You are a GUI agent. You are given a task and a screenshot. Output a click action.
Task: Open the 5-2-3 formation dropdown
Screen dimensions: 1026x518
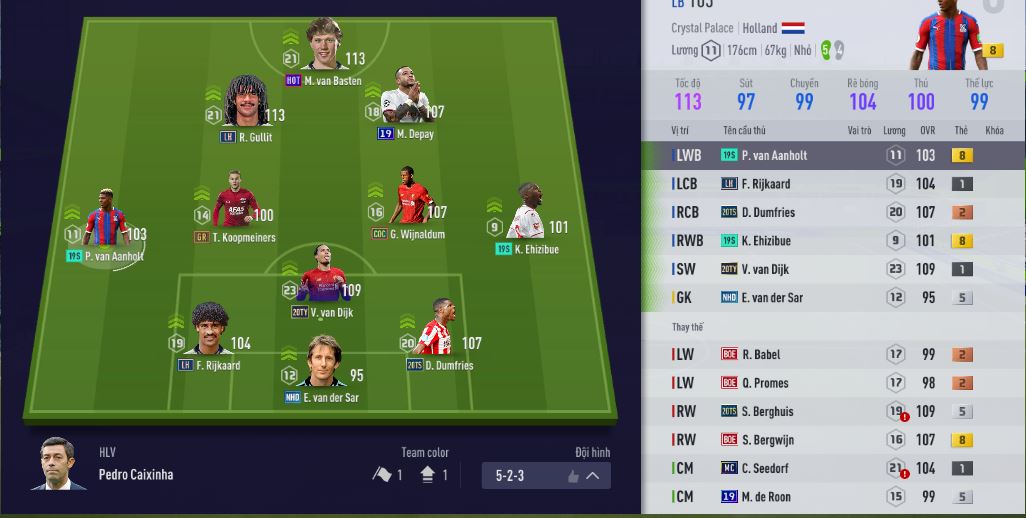[546, 476]
